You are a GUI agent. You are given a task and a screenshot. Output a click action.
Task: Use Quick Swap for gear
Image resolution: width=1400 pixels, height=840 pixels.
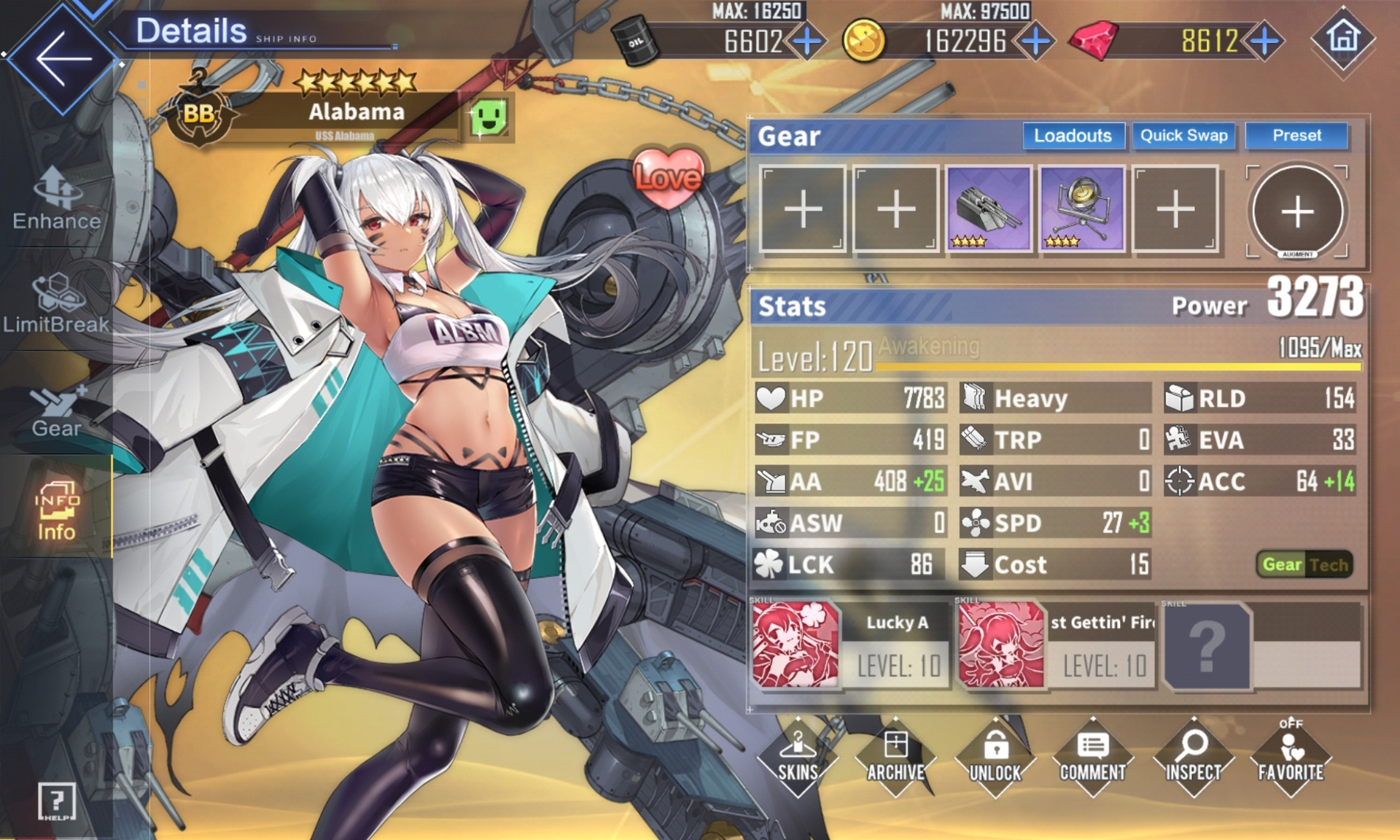(1183, 136)
